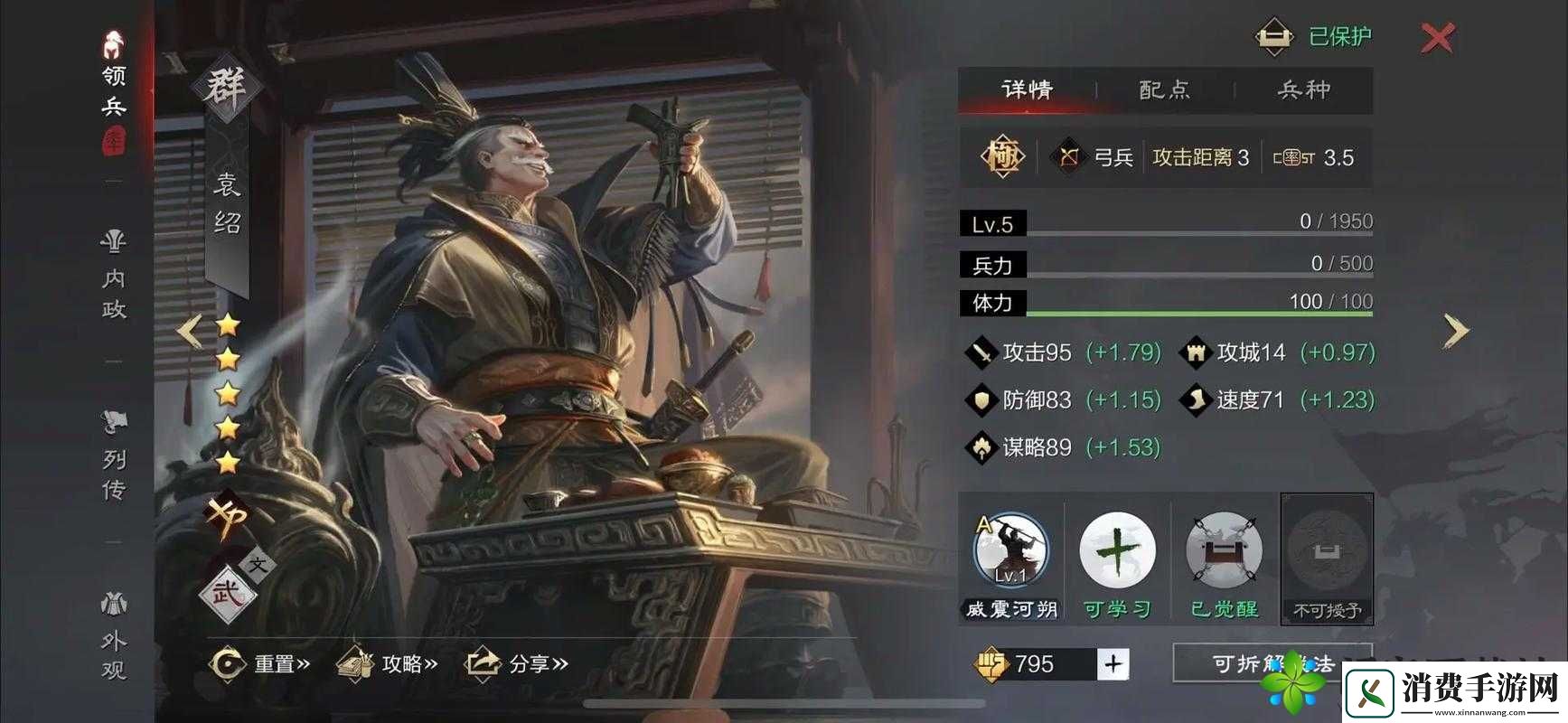Click the plus next to 795 currency
Screen dimensions: 1568x723
[1114, 662]
